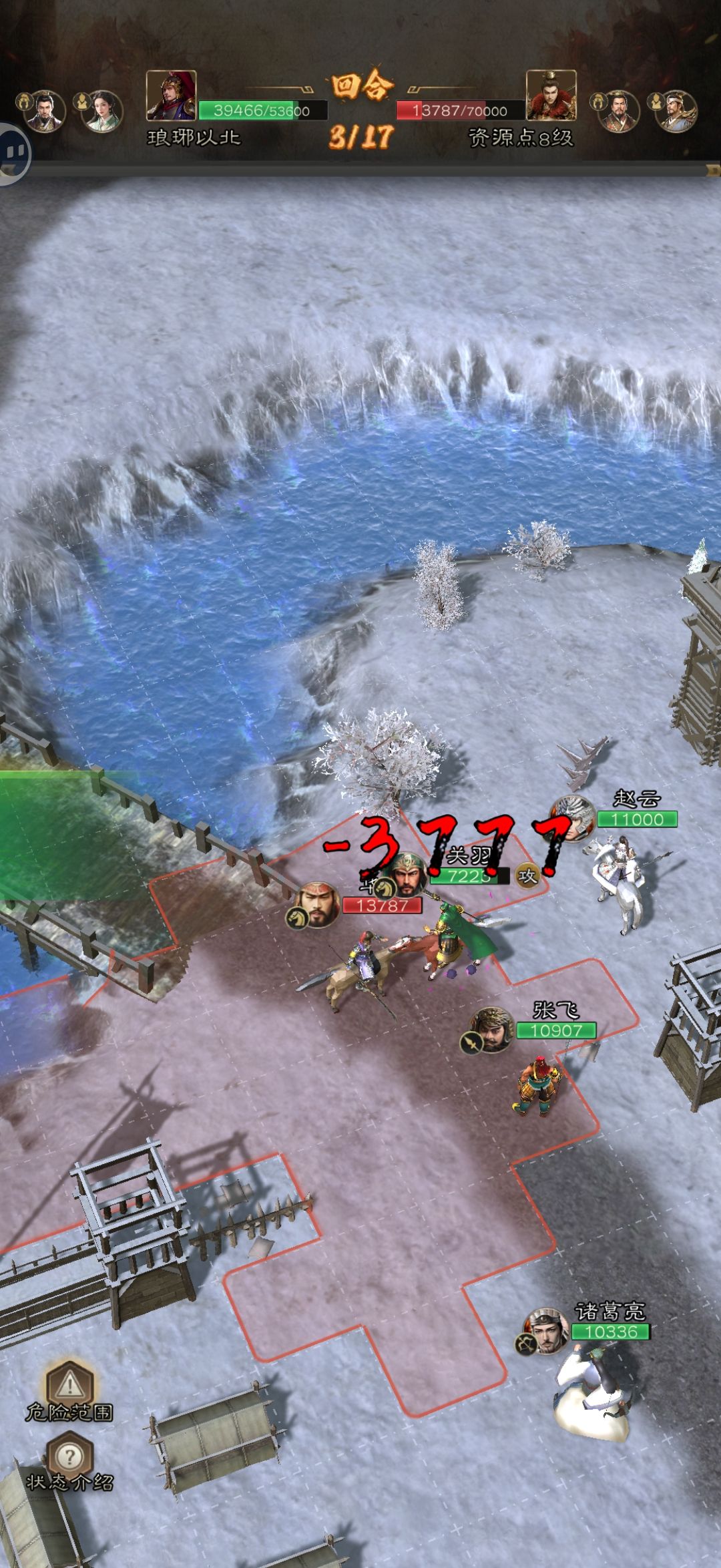Viewport: 721px width, 1568px height.
Task: Open the round smiley-face floating assistant icon
Action: point(11,154)
